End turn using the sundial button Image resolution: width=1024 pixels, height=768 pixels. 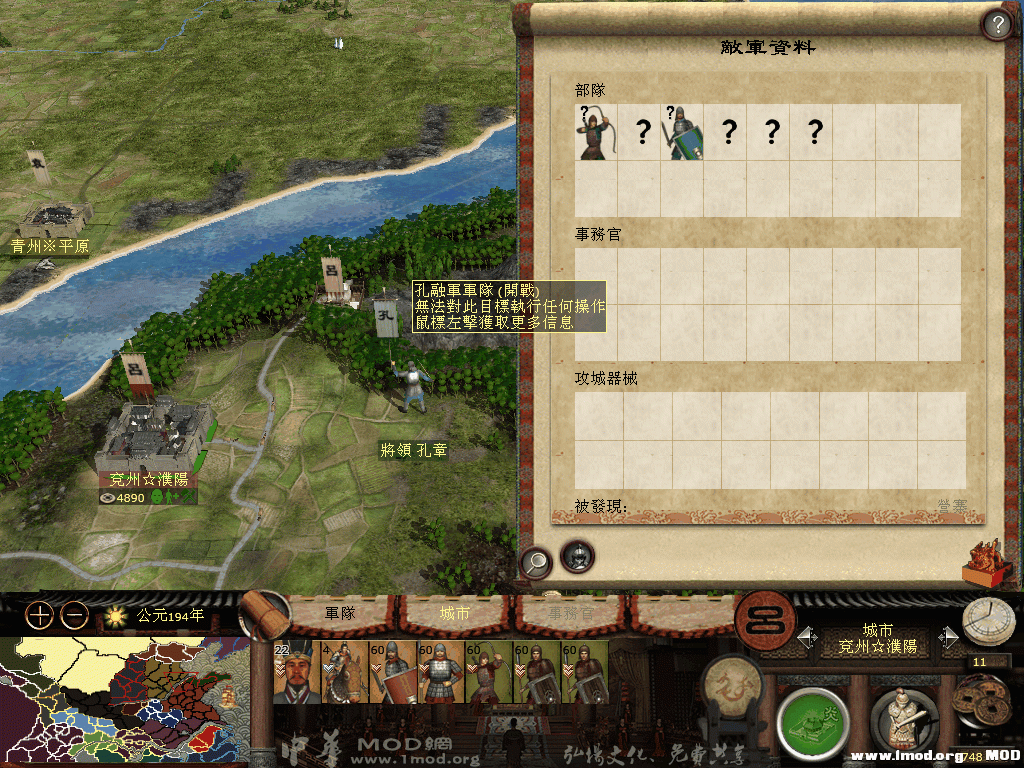pos(988,622)
